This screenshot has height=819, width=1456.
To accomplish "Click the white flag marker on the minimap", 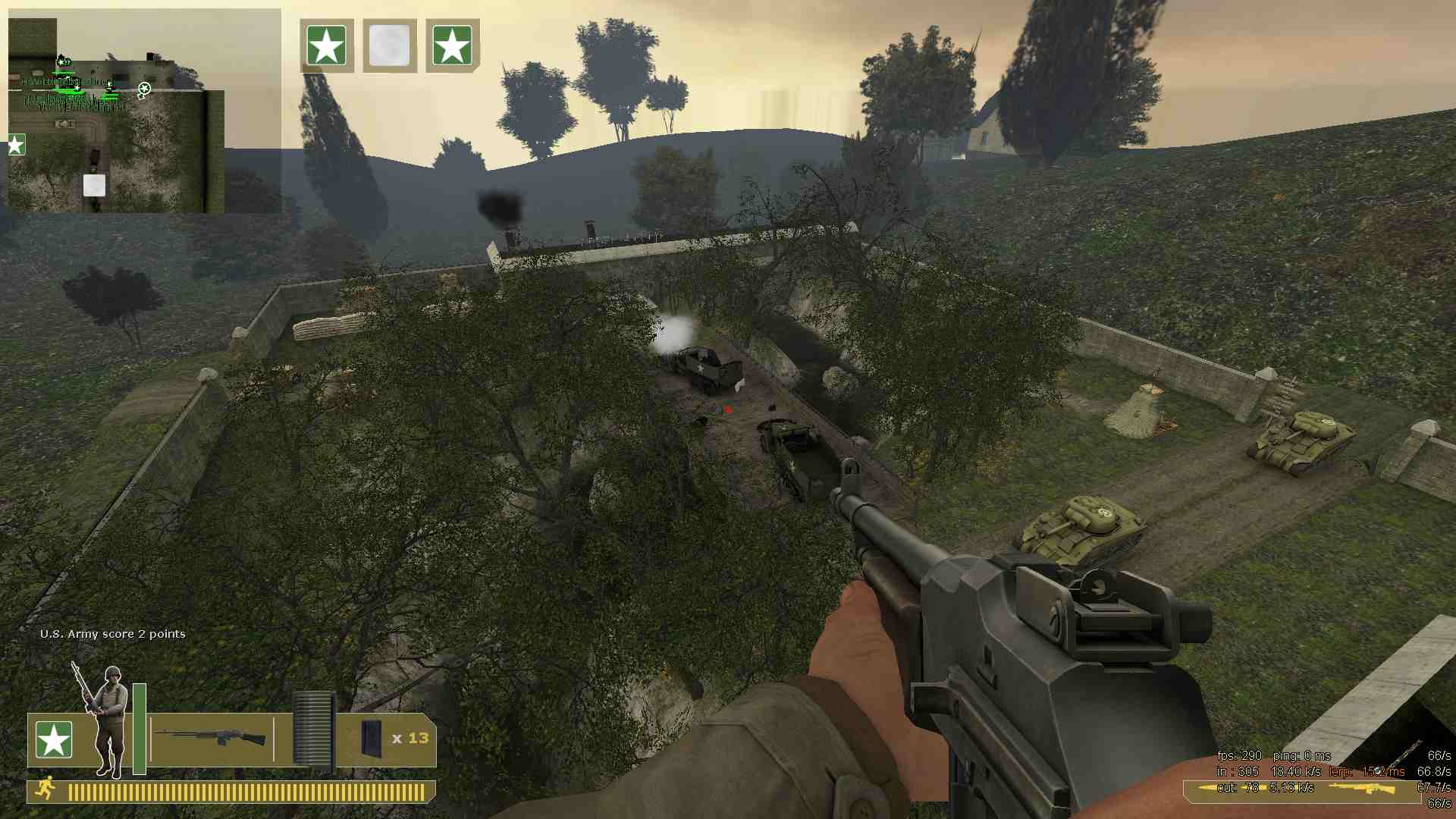I will click(94, 185).
